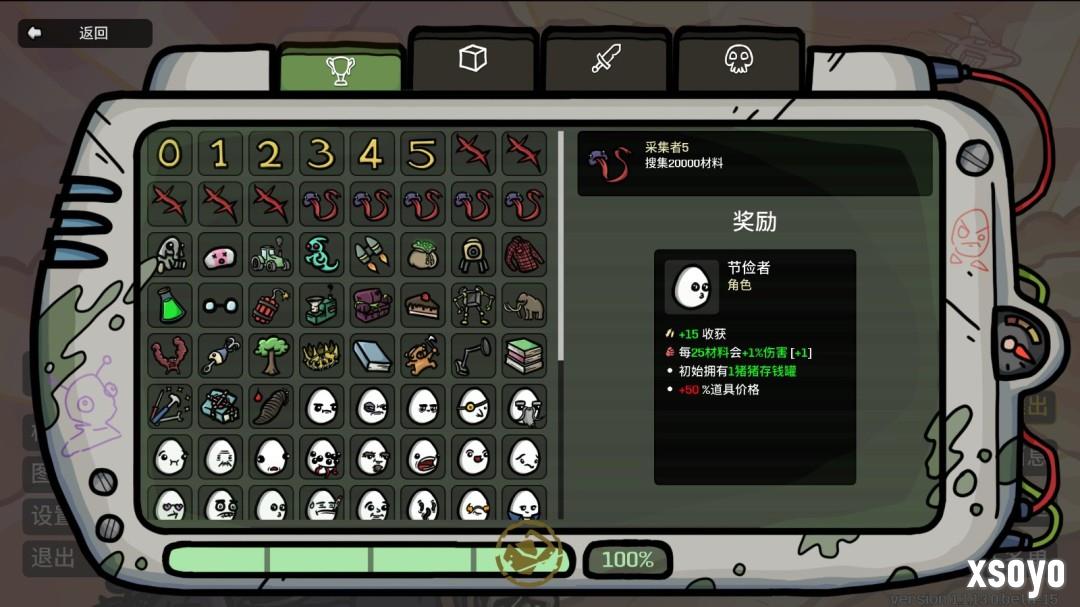Image resolution: width=1080 pixels, height=607 pixels.
Task: Select the number 0 achievement tile
Action: (170, 154)
